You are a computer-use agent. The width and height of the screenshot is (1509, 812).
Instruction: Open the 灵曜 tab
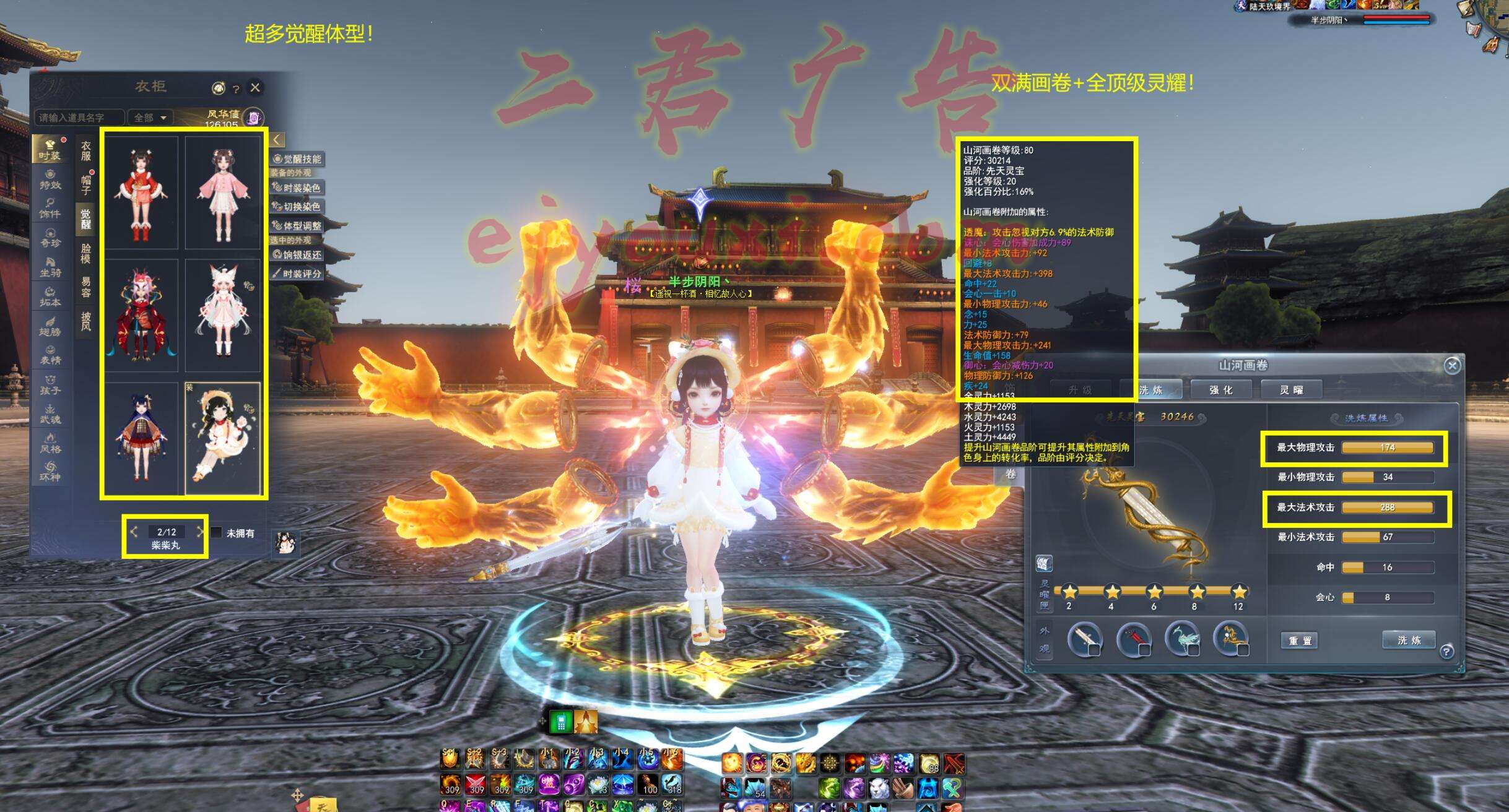tap(1292, 390)
